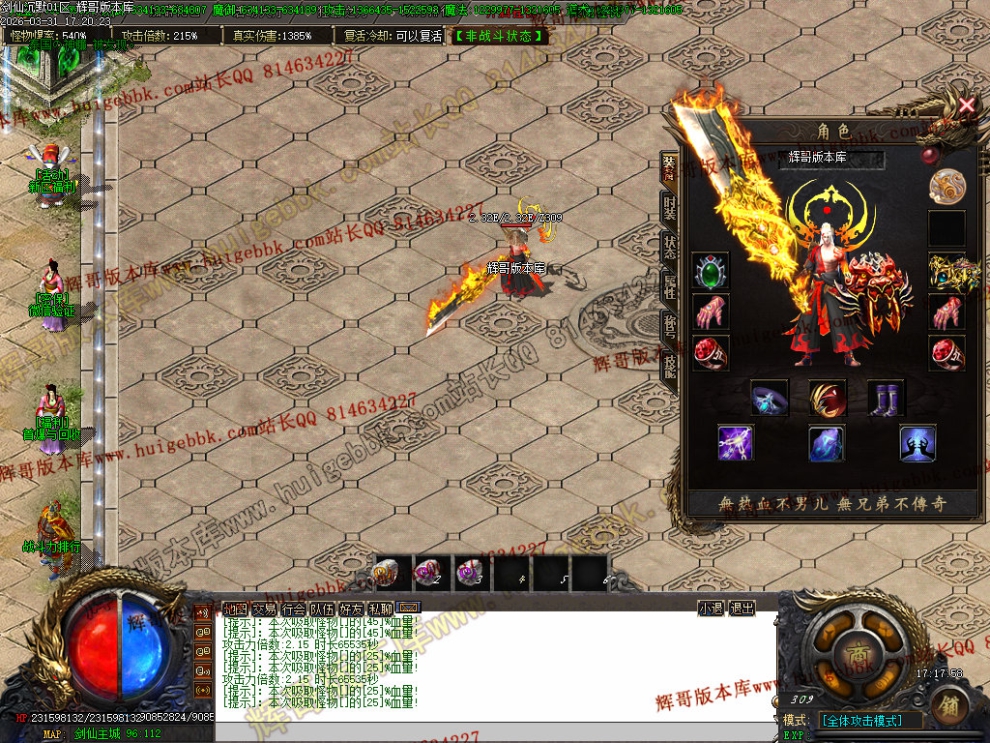Image resolution: width=990 pixels, height=743 pixels.
Task: Close the character (角色) panel
Action: [x=966, y=104]
